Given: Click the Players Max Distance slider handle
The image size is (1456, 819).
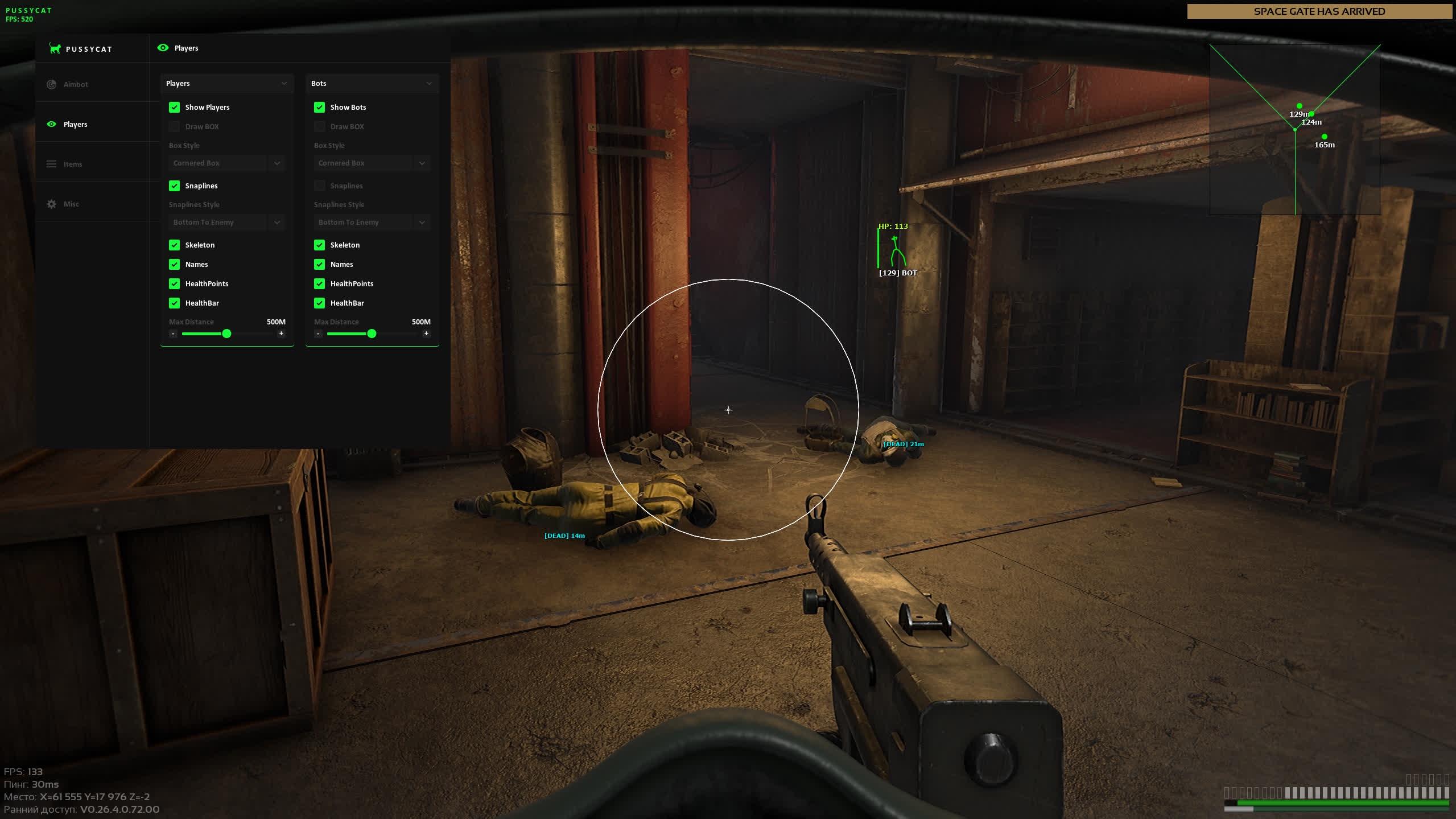Looking at the screenshot, I should (226, 334).
